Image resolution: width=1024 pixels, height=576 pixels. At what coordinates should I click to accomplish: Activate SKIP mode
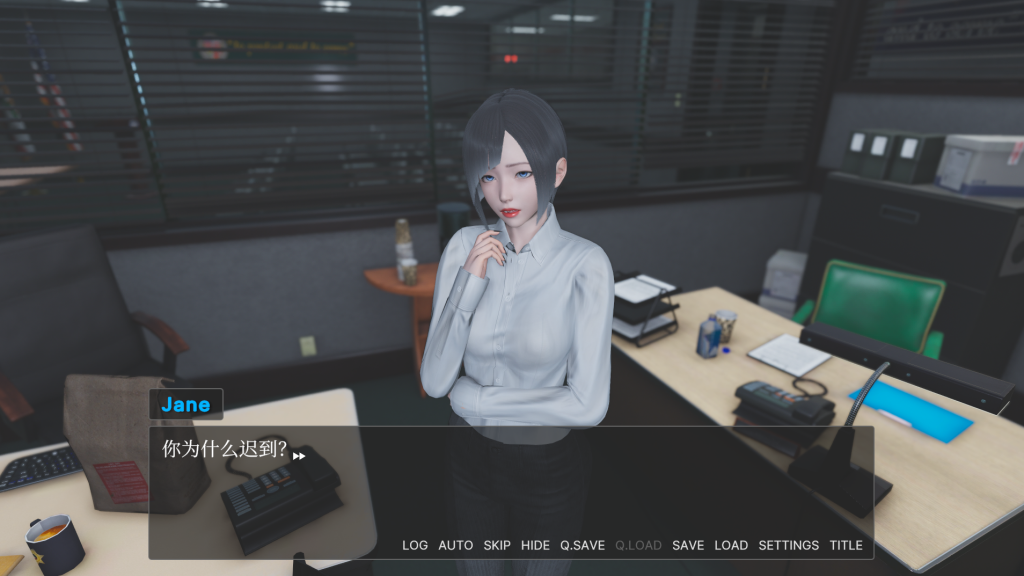pos(497,545)
